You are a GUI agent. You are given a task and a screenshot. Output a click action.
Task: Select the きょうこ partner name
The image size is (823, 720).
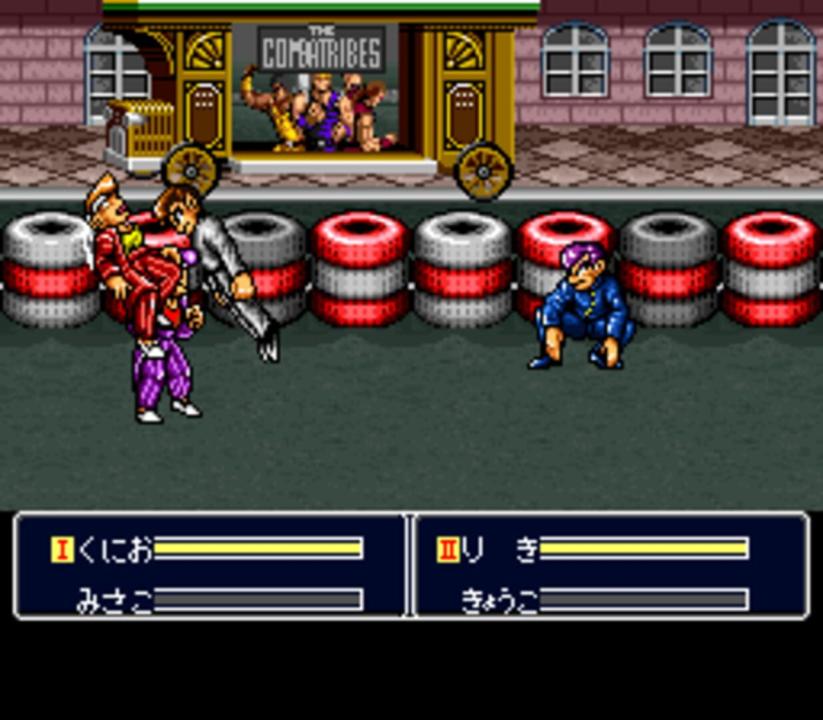tap(499, 601)
